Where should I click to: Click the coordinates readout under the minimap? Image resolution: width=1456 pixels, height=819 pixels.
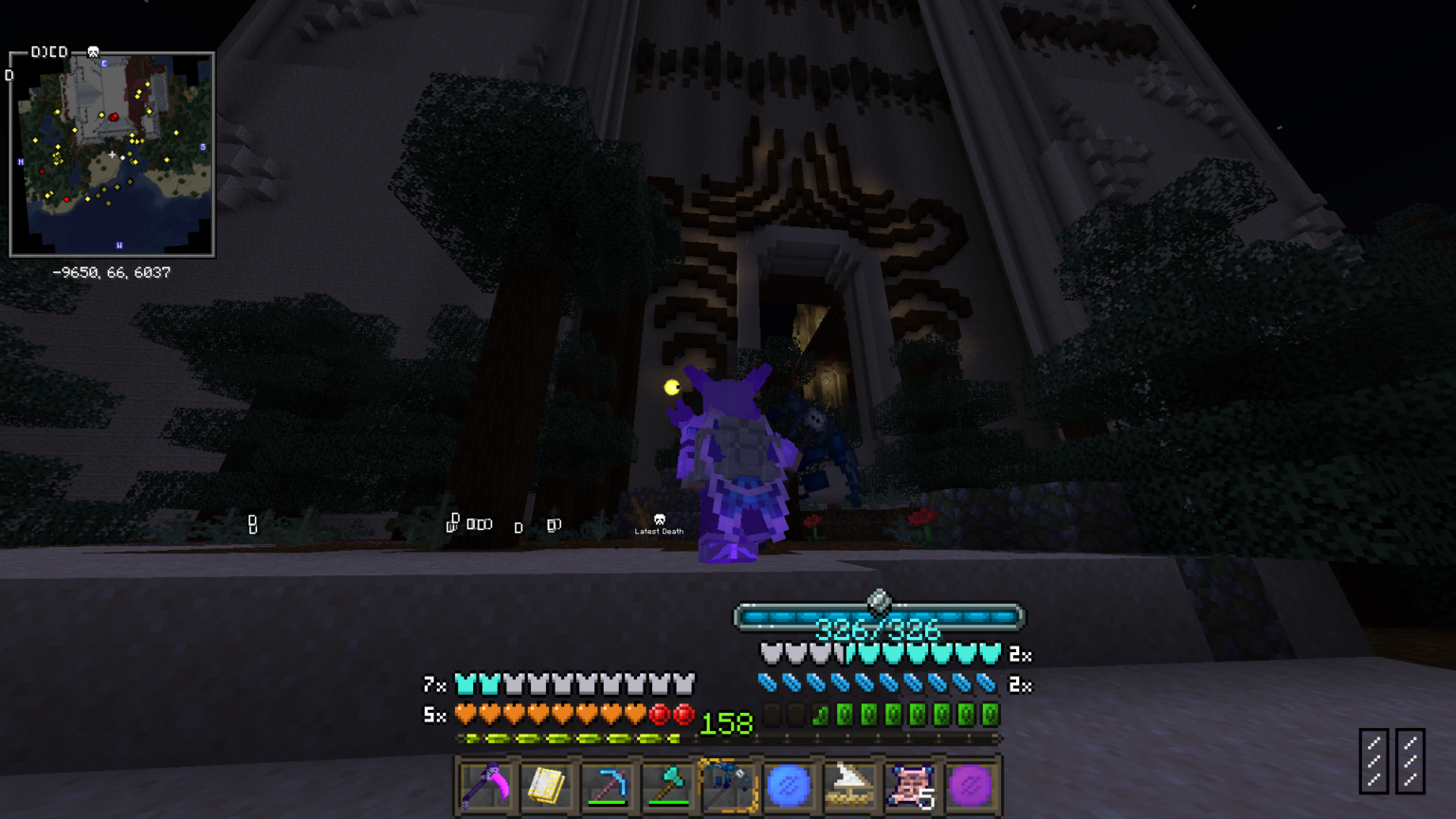pos(111,272)
